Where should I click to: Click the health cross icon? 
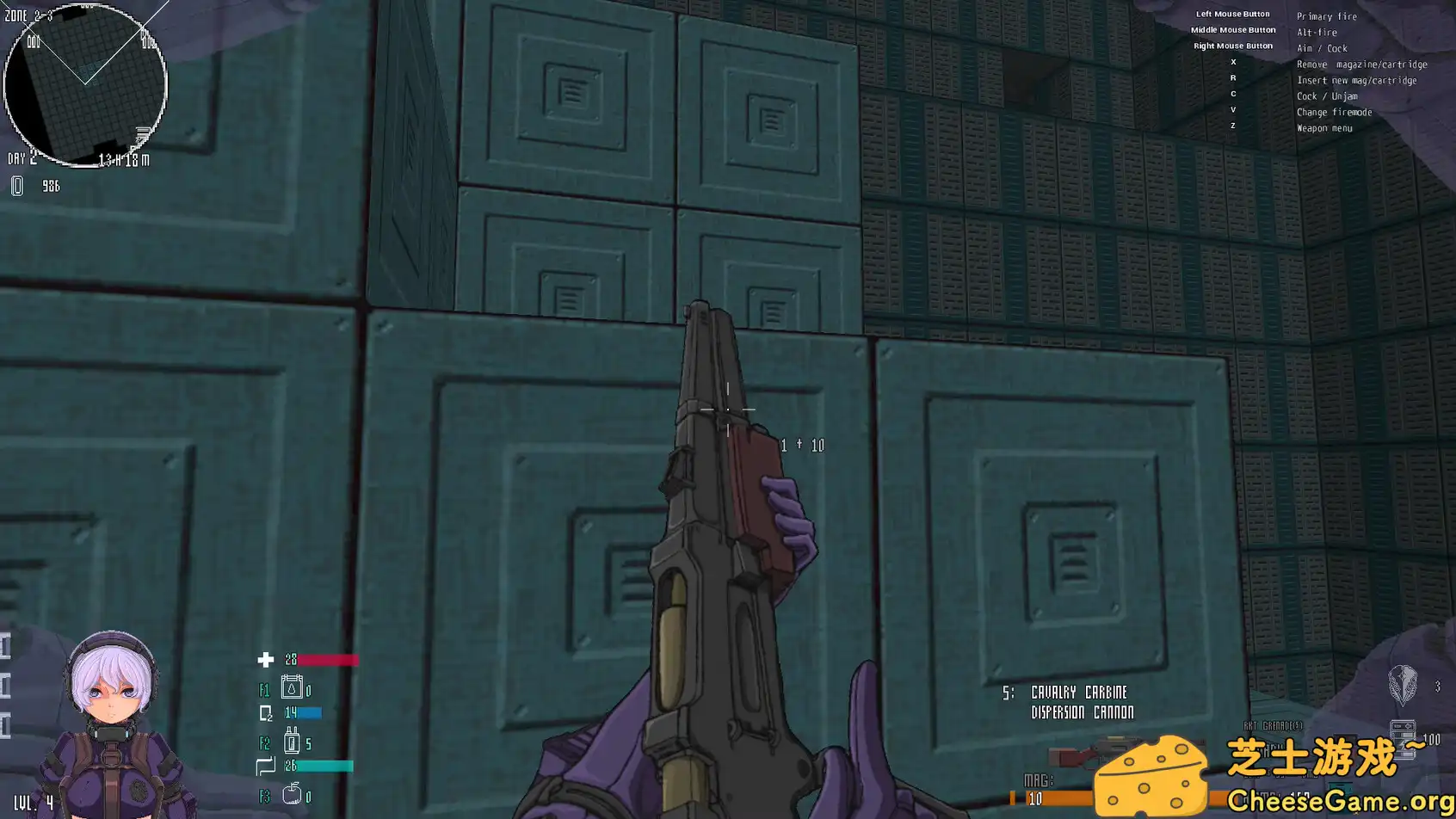pyautogui.click(x=263, y=660)
